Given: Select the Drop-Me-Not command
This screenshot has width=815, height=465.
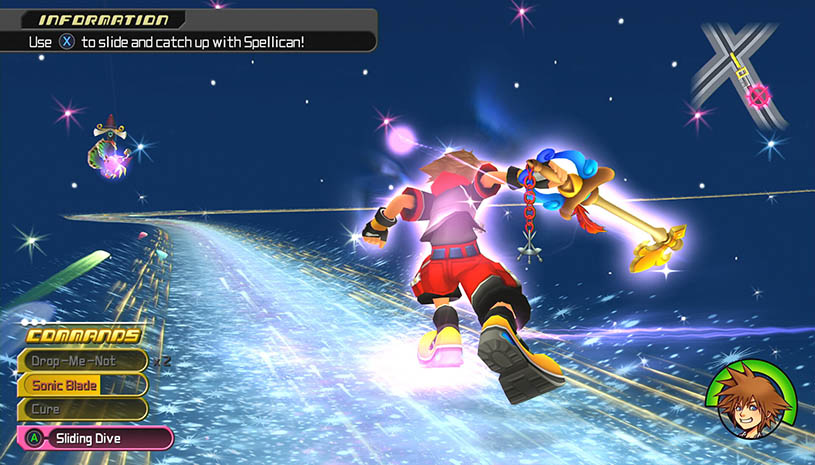Looking at the screenshot, I should [82, 361].
